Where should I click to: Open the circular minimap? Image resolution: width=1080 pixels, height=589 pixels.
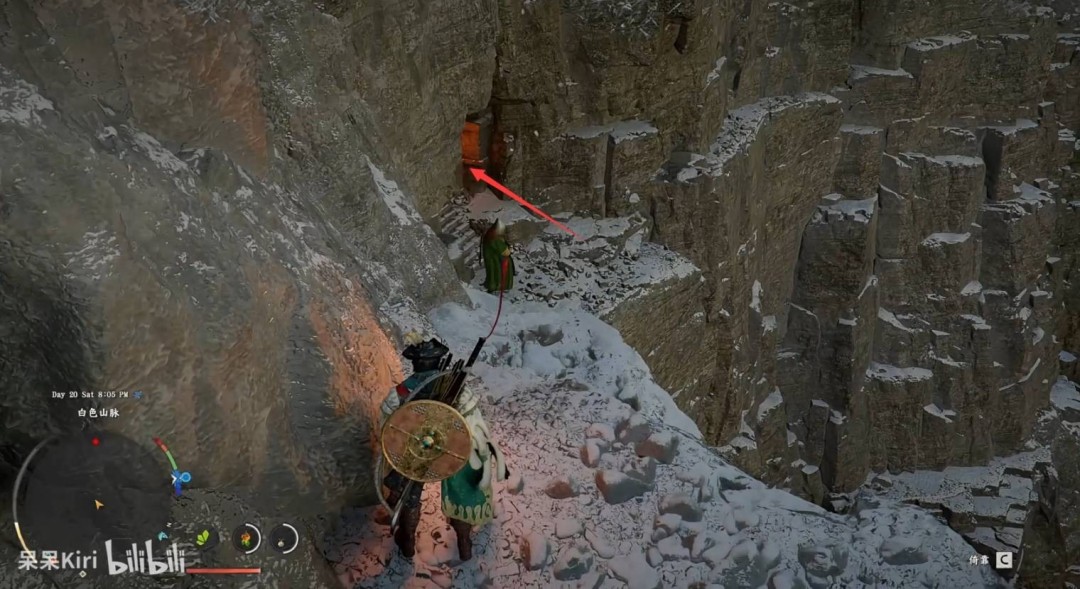(97, 500)
